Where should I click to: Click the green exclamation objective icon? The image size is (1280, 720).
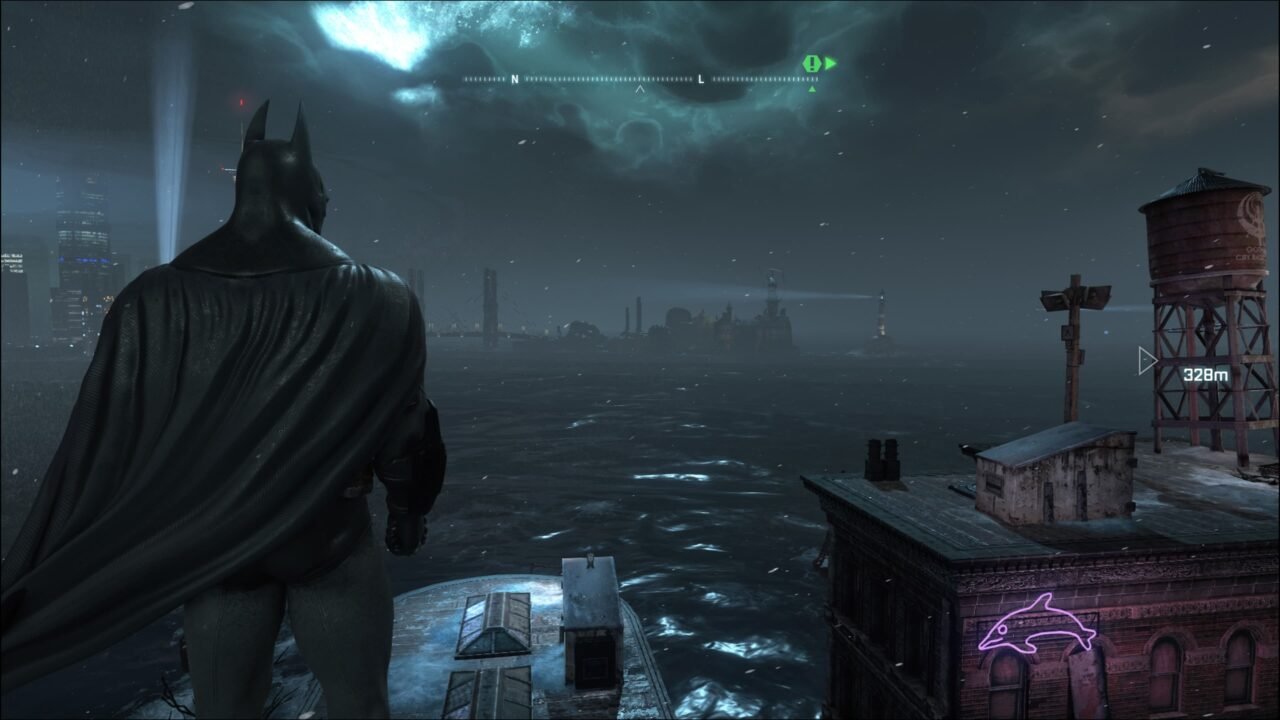(810, 62)
